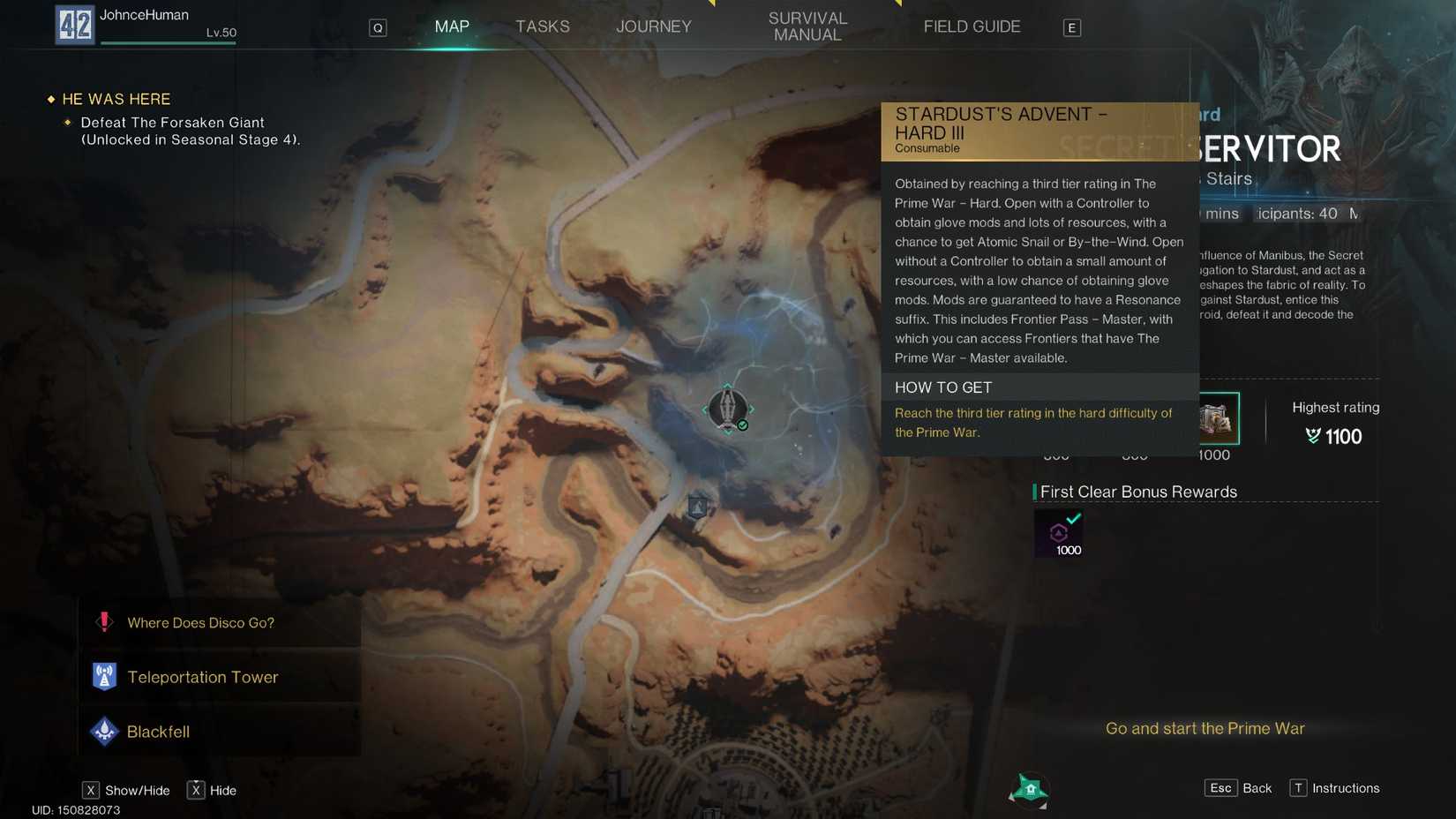Select the Blackfell location icon
This screenshot has width=1456, height=819.
tap(104, 731)
